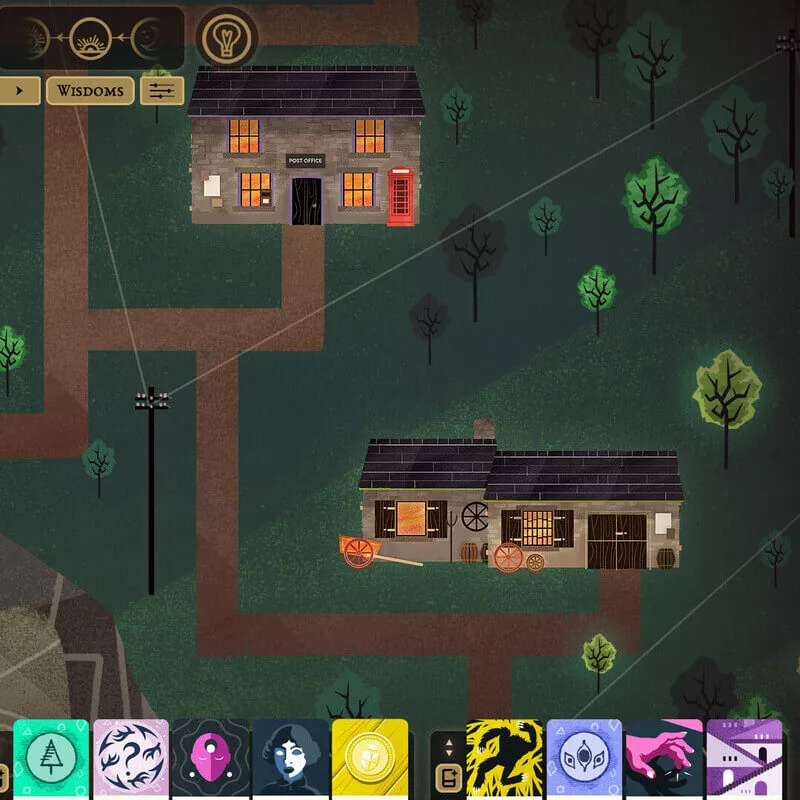Open the sliders settings button
Viewport: 800px width, 800px height.
[x=162, y=91]
